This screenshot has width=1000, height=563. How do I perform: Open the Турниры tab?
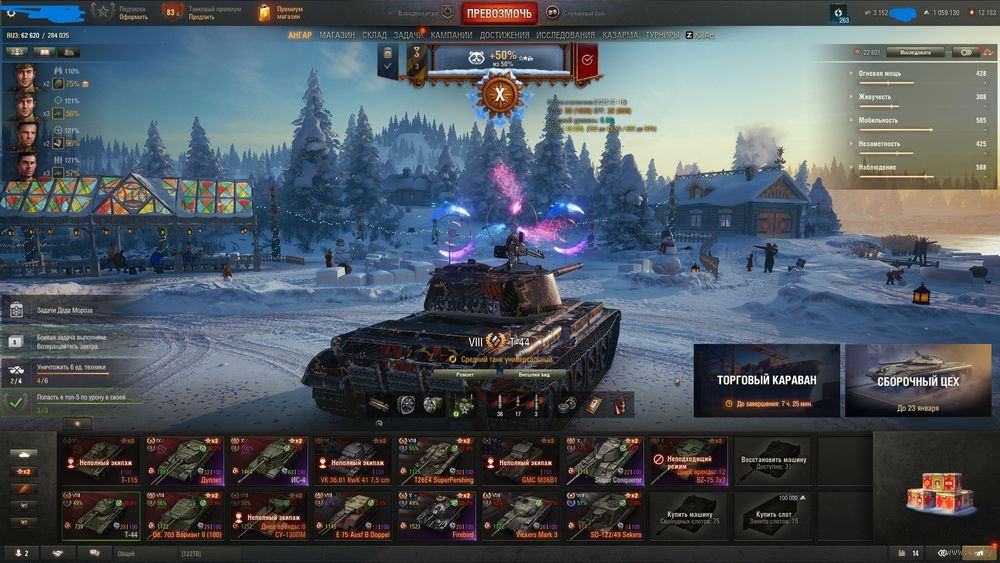pyautogui.click(x=662, y=35)
